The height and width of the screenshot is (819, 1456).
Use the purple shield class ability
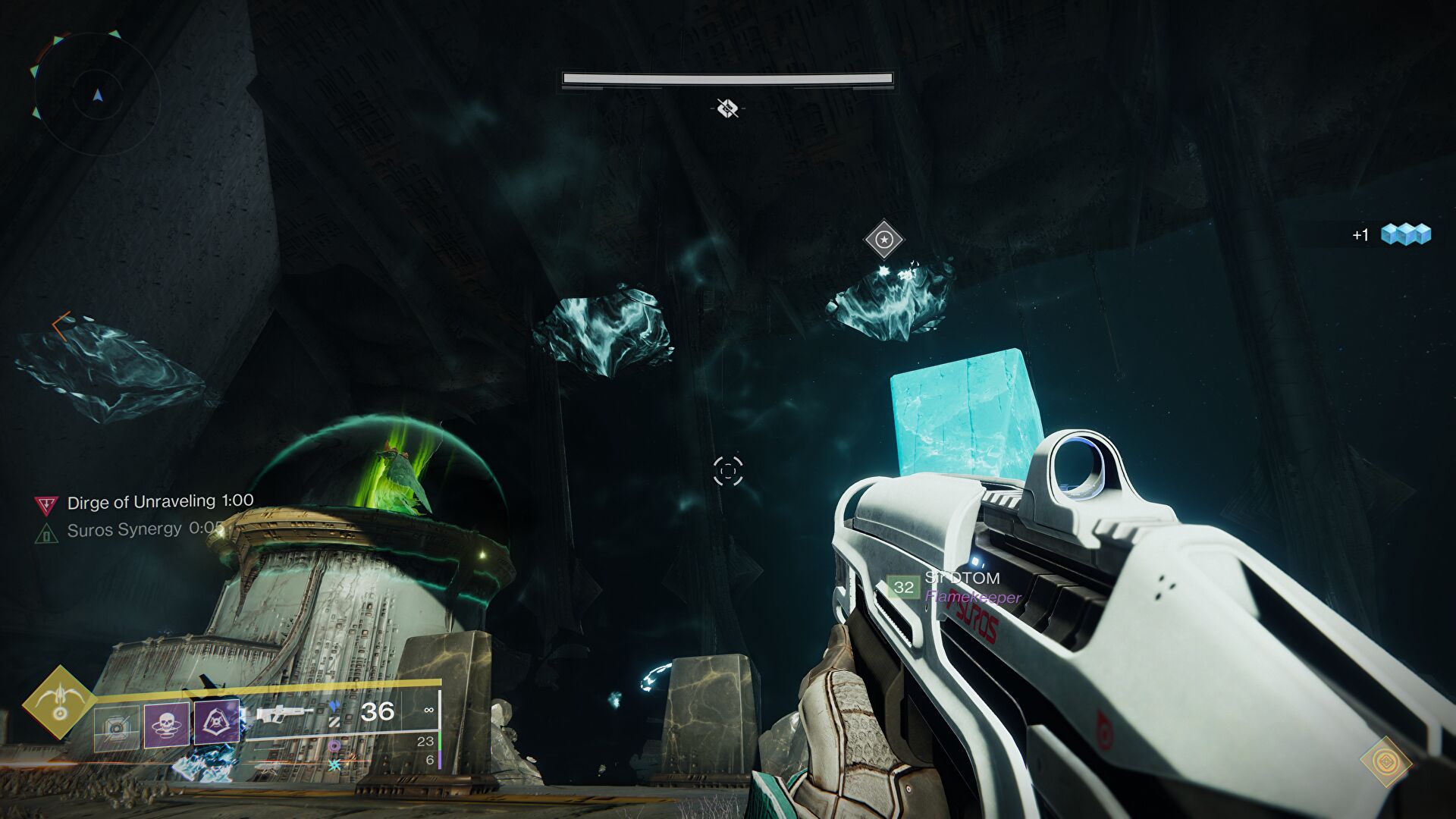coord(217,721)
